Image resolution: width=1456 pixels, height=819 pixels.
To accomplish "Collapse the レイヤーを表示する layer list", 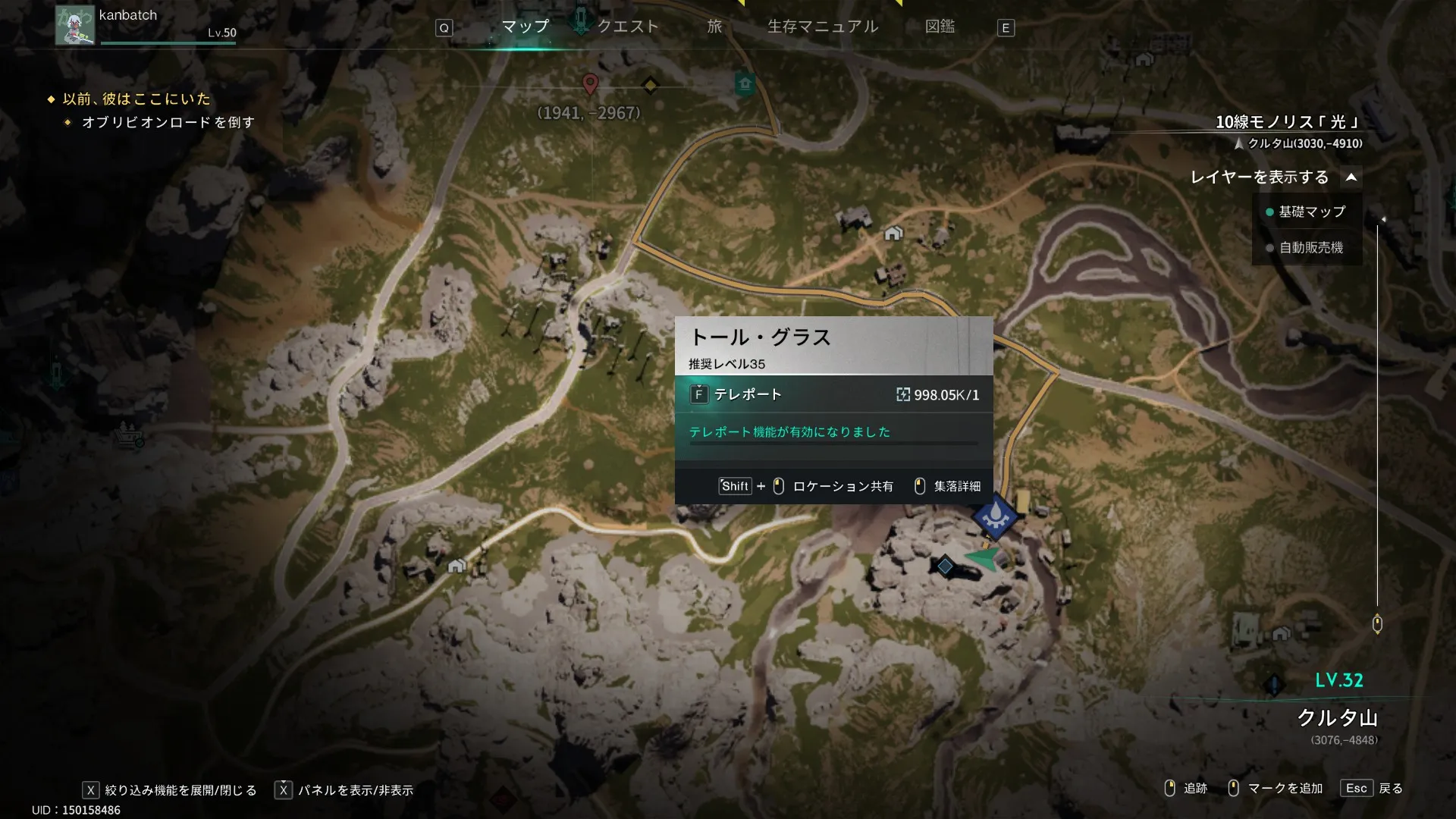I will 1351,177.
